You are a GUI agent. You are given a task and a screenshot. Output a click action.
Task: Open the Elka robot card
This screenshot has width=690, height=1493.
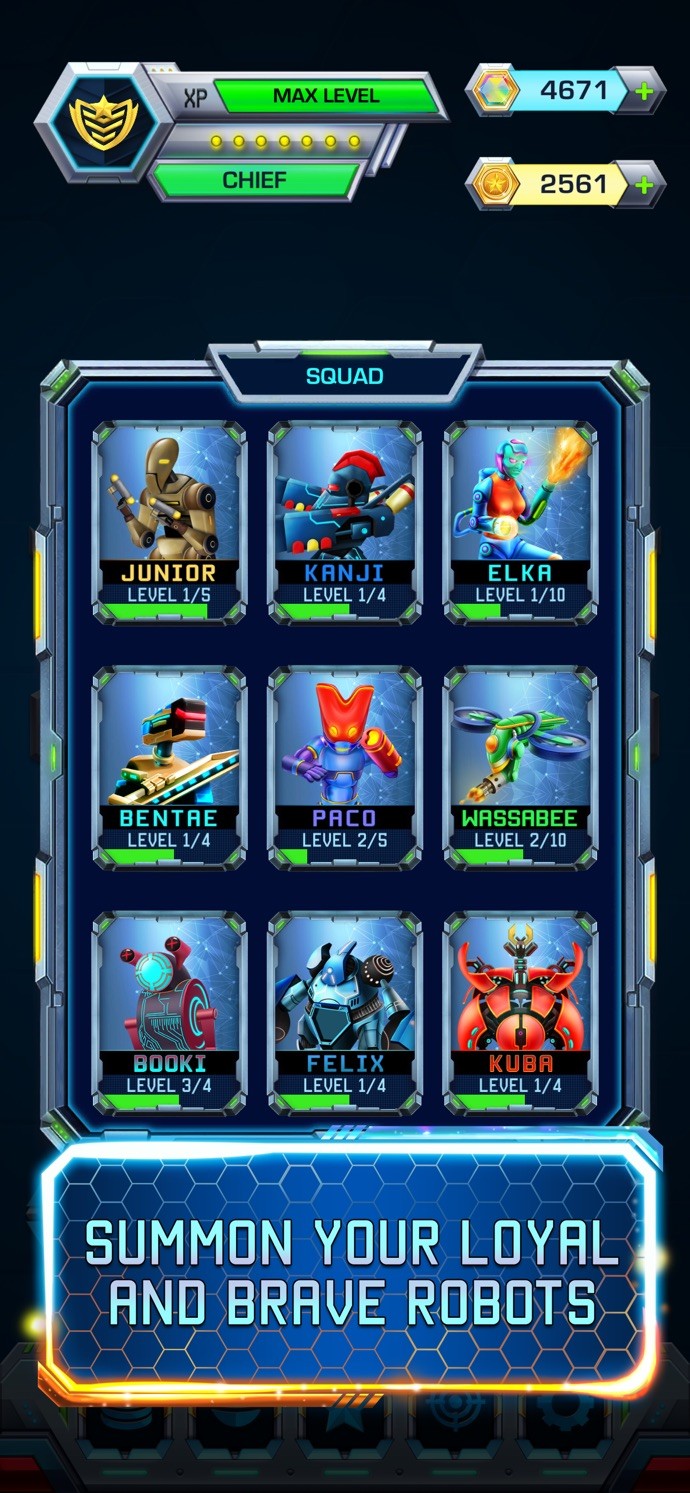tap(520, 522)
